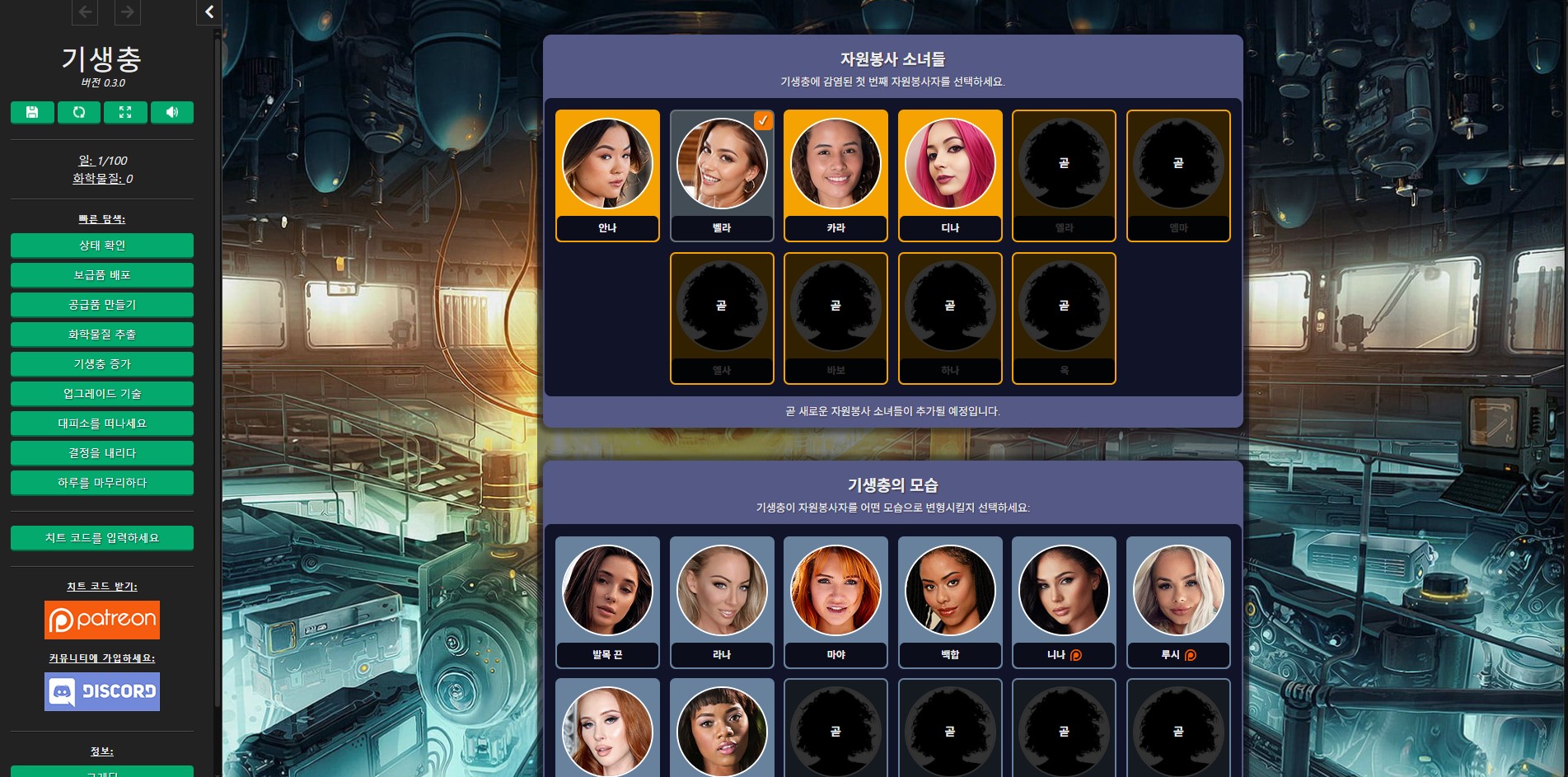1568x777 pixels.
Task: Click the restart circular arrows button
Action: click(x=79, y=112)
